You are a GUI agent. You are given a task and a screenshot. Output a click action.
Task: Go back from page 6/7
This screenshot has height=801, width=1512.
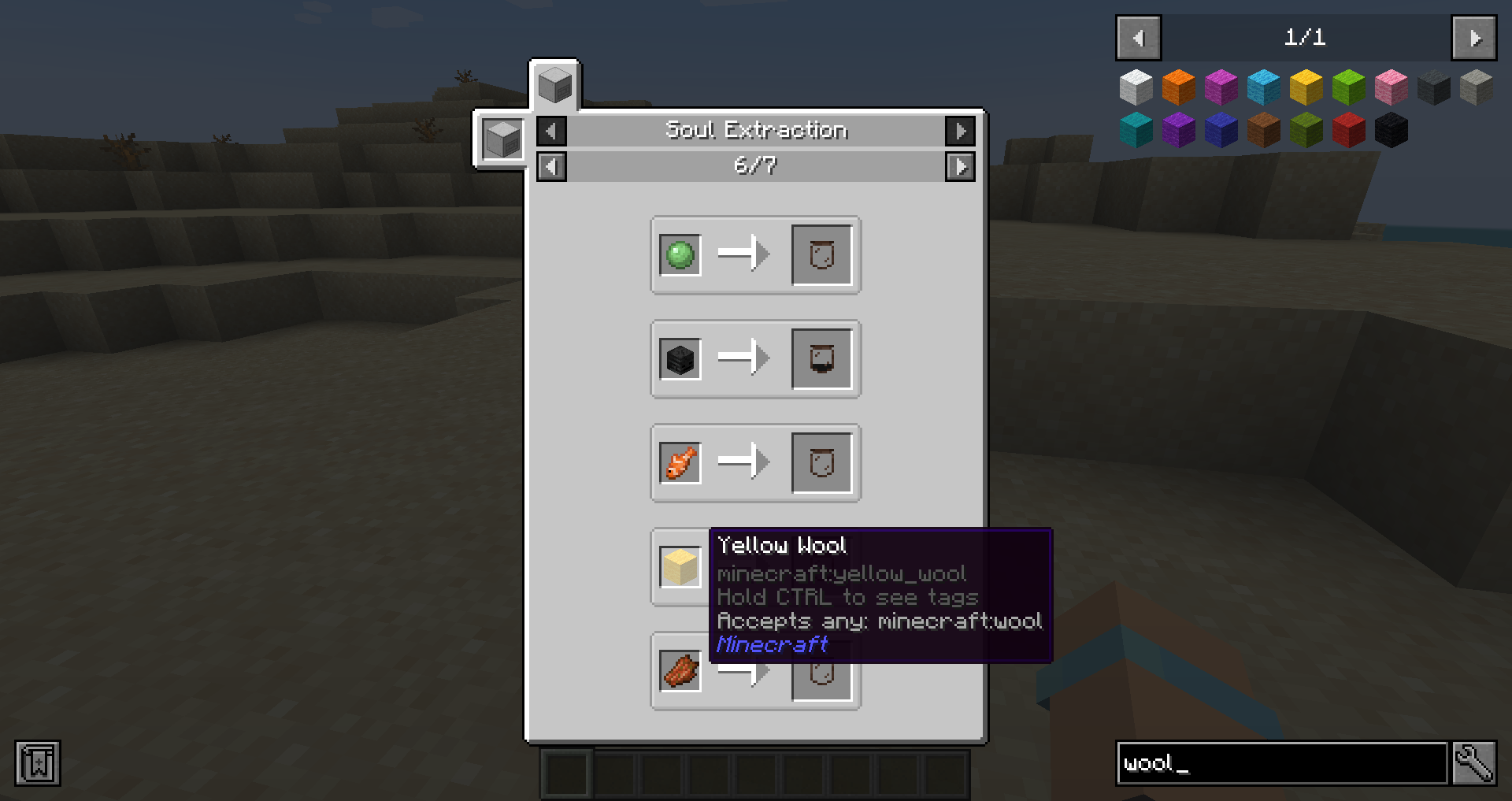[x=550, y=166]
